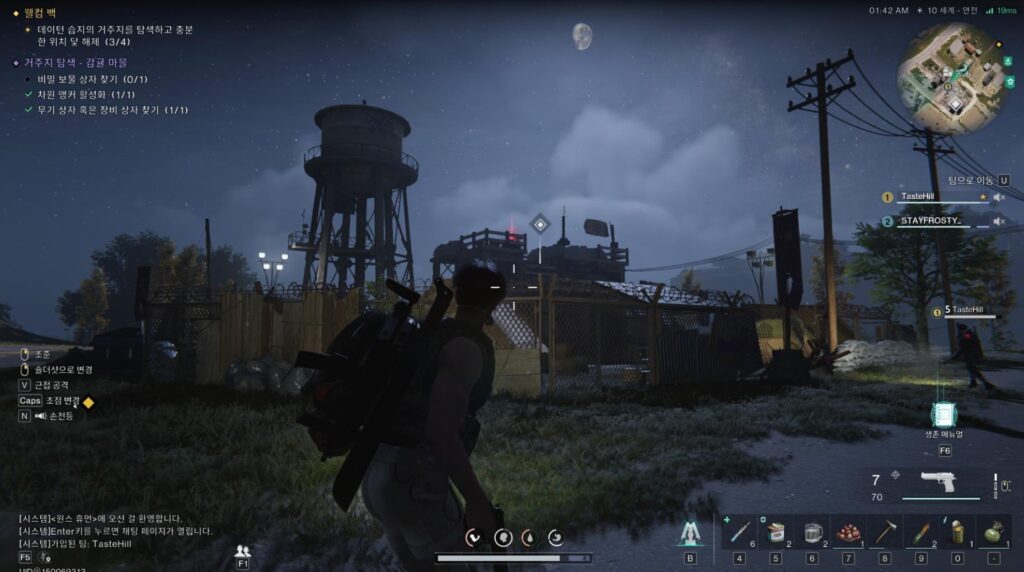The width and height of the screenshot is (1024, 572).
Task: Click the equipped pistol weapon icon
Action: (x=937, y=483)
